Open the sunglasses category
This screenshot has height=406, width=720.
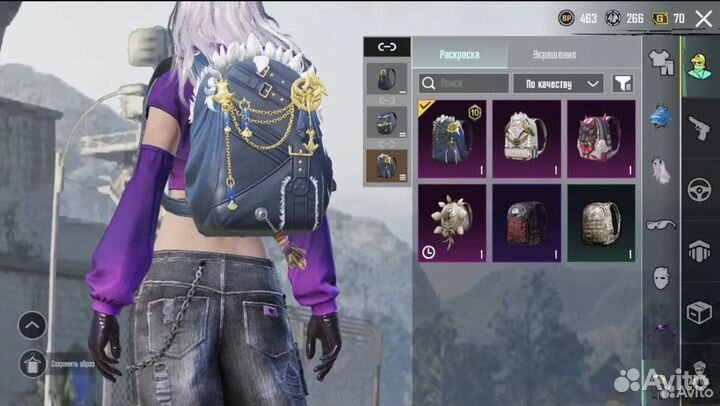pos(659,224)
